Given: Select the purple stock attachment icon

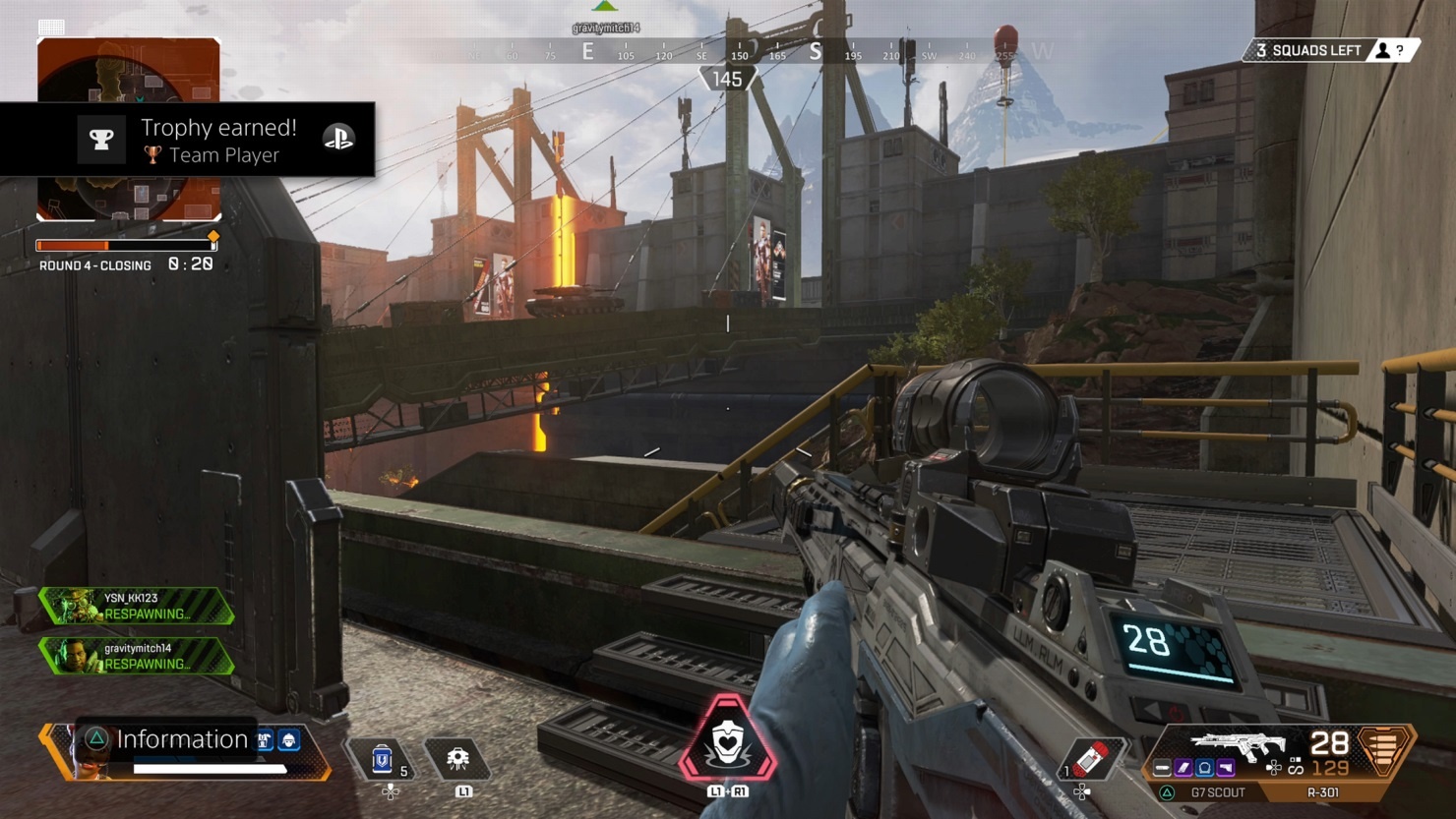Looking at the screenshot, I should [x=1226, y=768].
